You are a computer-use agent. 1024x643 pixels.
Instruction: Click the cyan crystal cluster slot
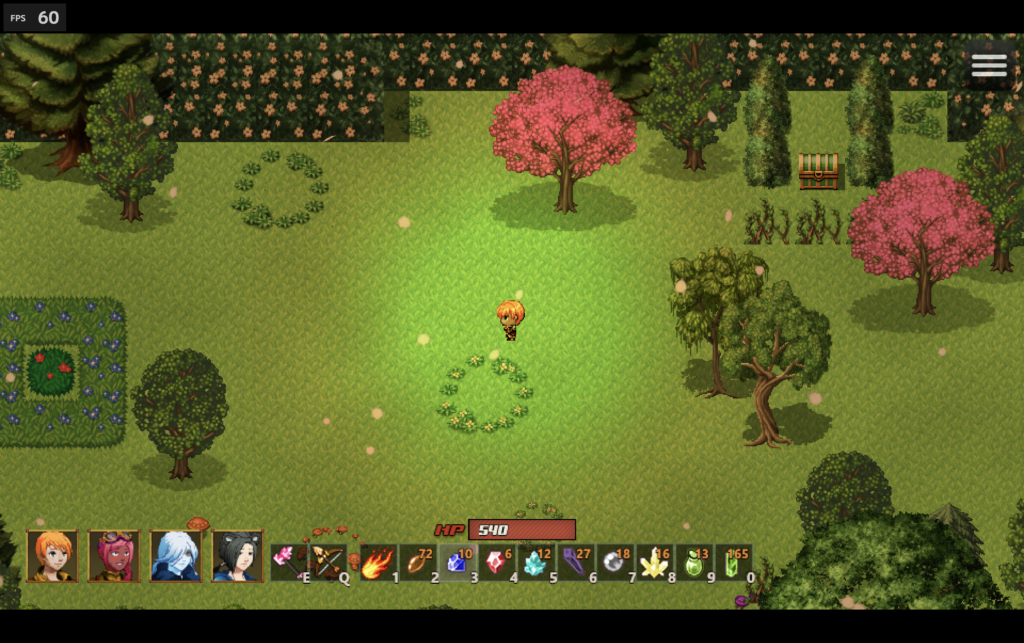click(536, 563)
